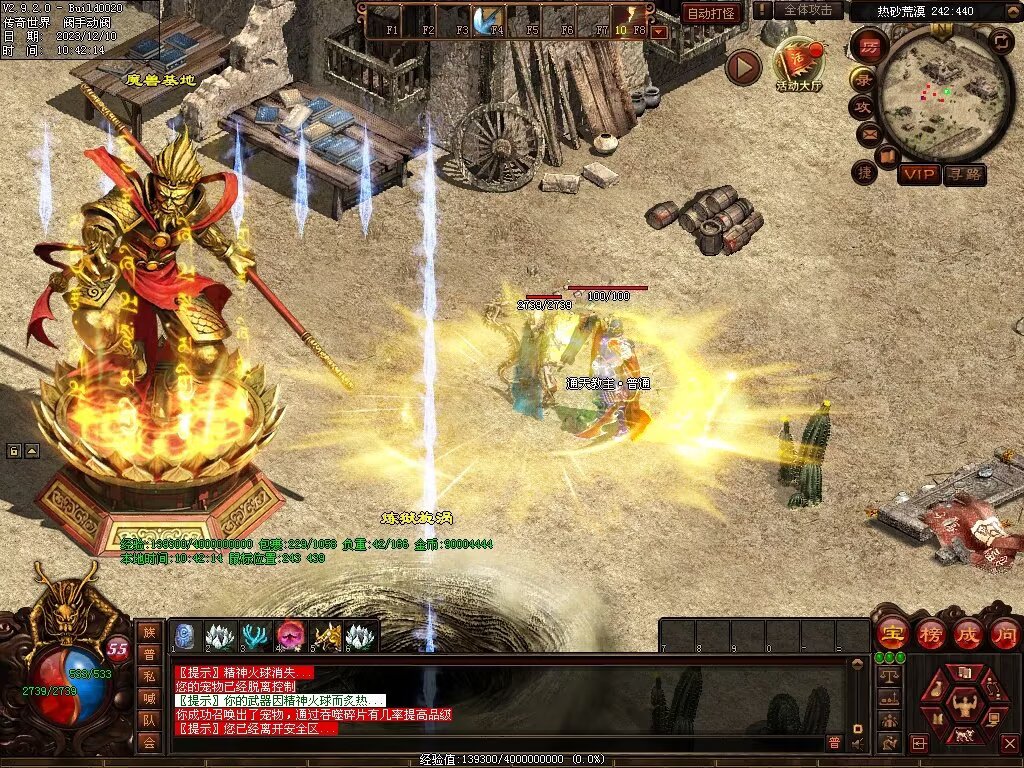Open the VIP panel

(x=918, y=174)
